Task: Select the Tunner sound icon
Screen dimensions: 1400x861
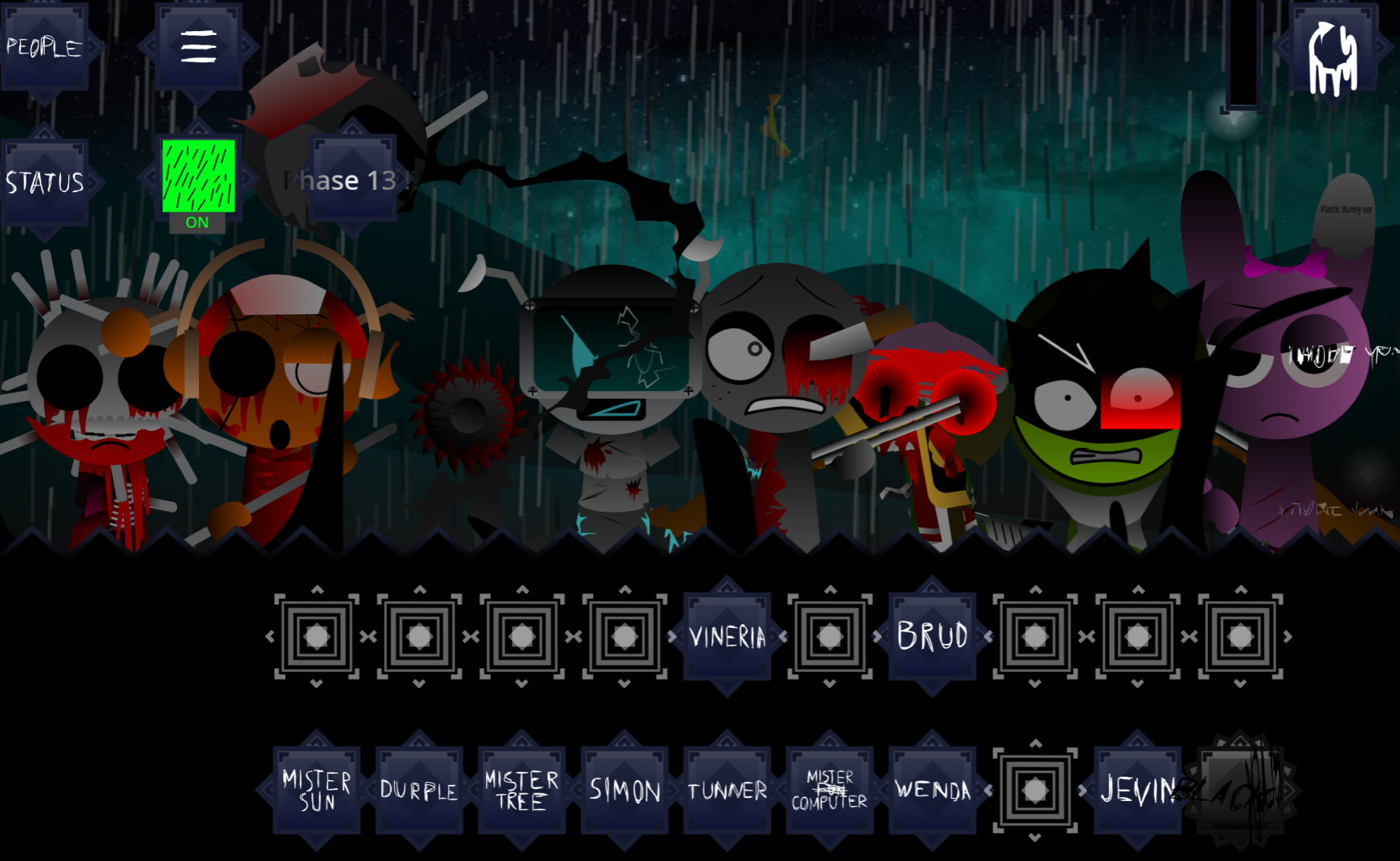Action: (727, 790)
